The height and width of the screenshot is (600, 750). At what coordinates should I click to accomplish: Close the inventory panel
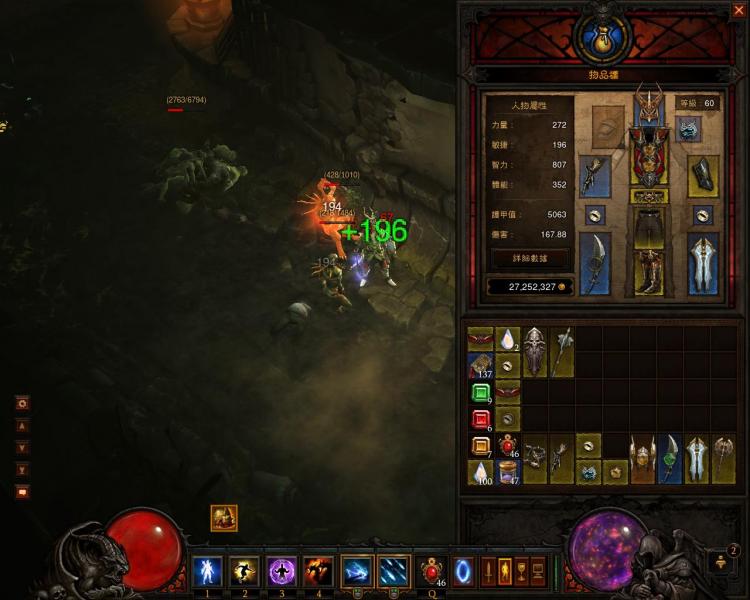click(737, 11)
